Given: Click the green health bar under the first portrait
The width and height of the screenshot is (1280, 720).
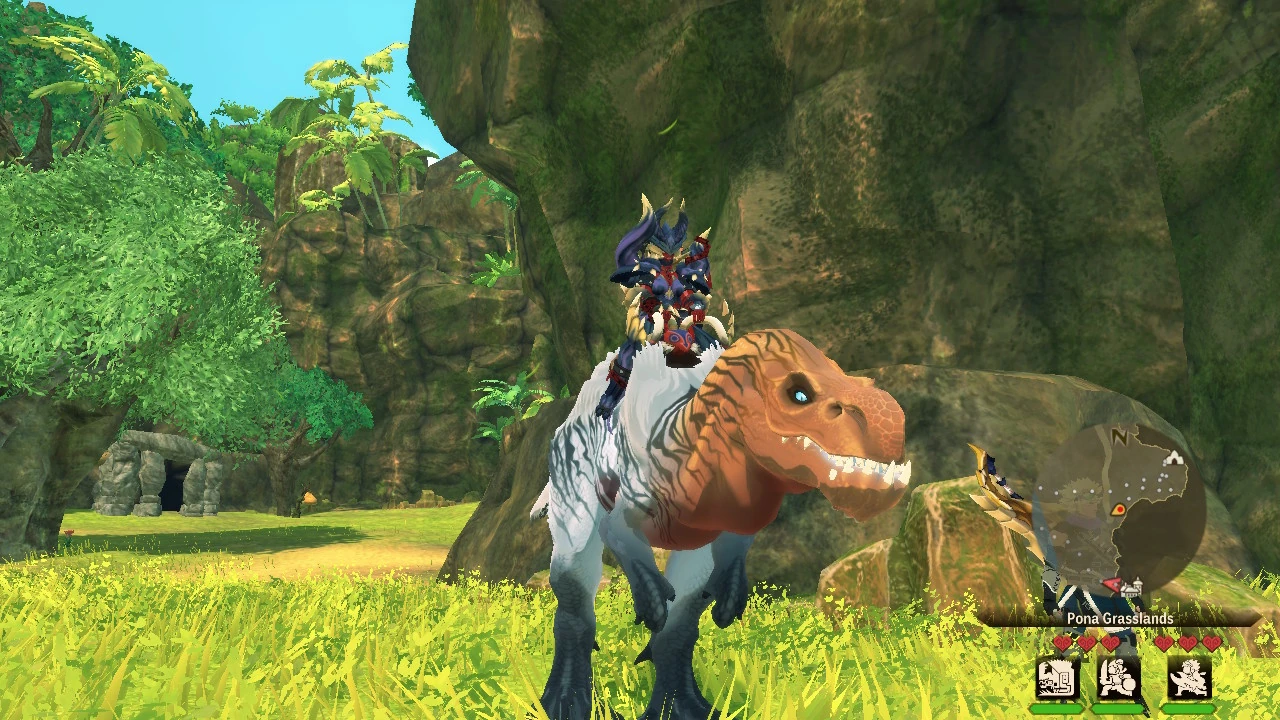Looking at the screenshot, I should (1057, 708).
